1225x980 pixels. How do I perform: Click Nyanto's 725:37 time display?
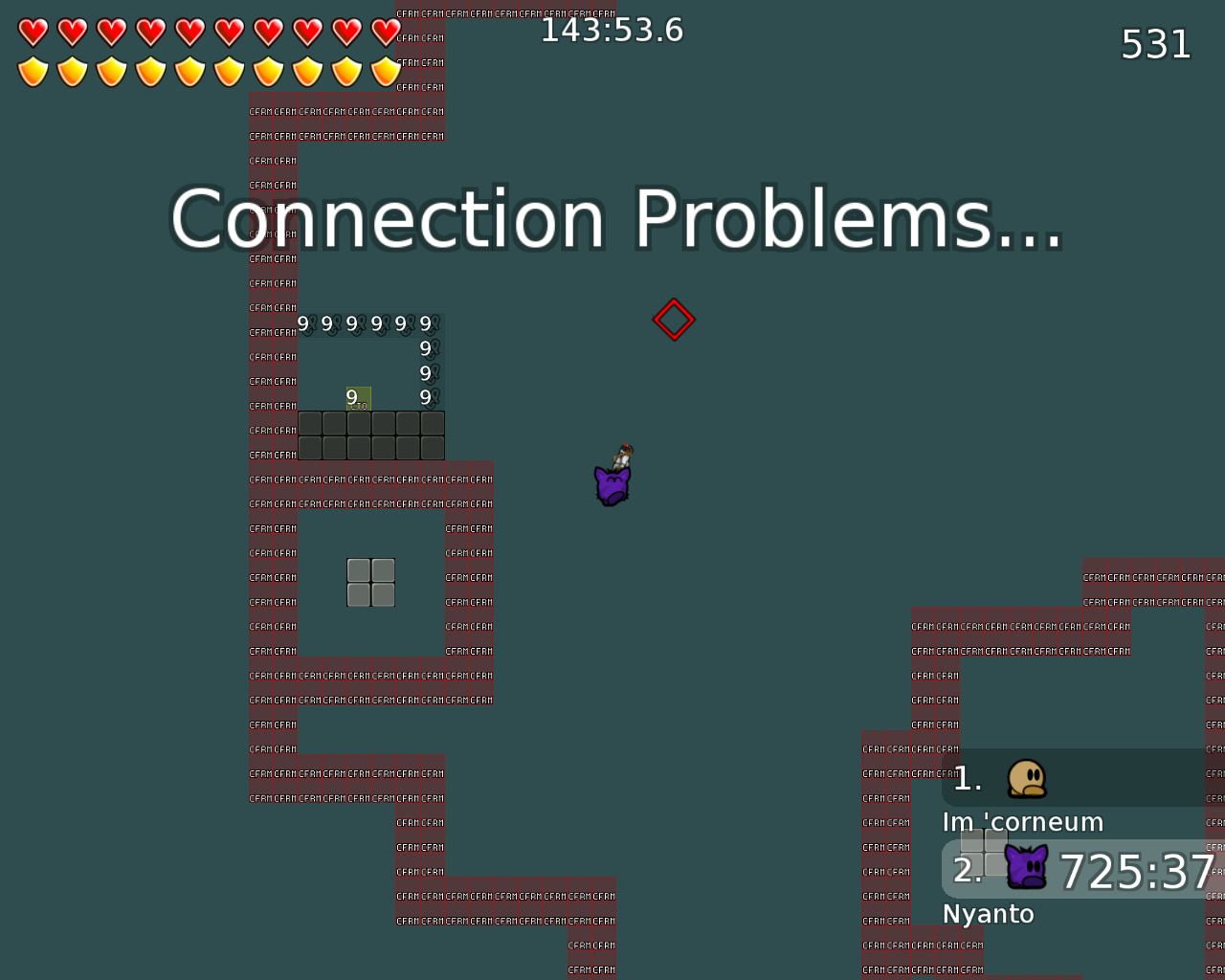point(1137,872)
